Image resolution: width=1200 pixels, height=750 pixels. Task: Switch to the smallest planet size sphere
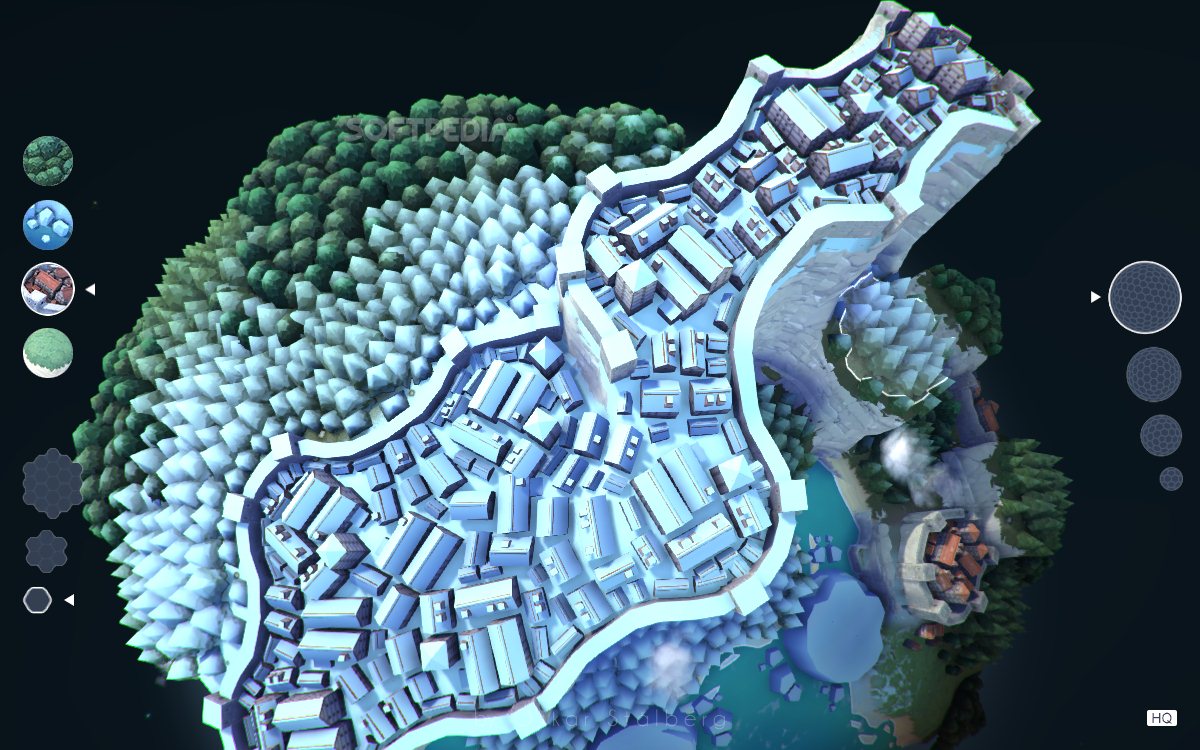(x=1171, y=479)
